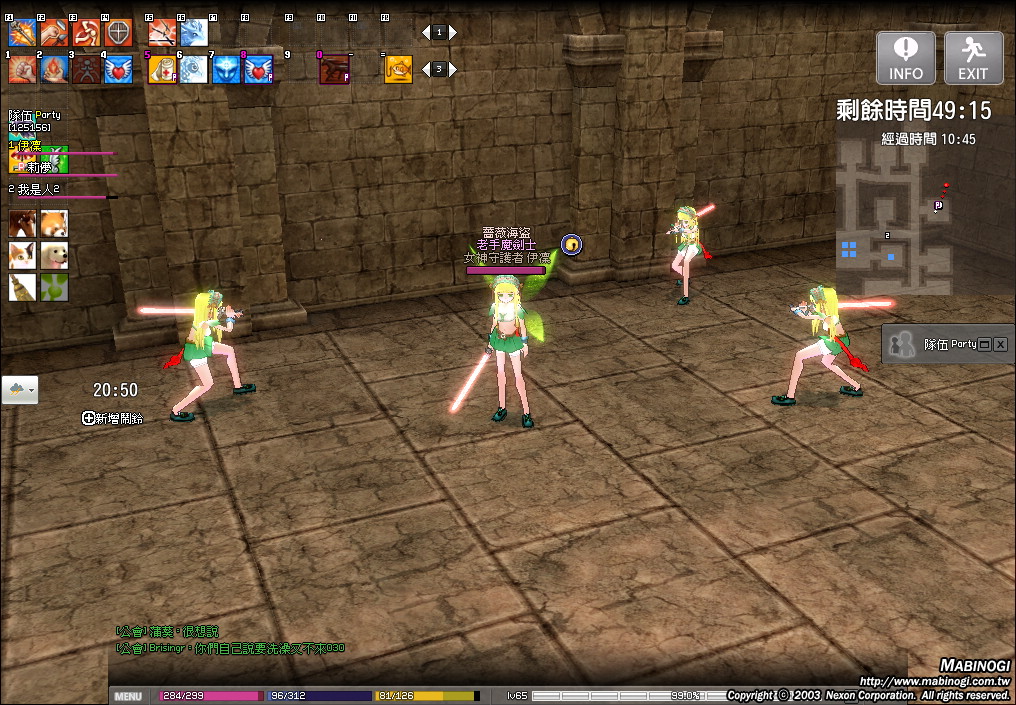
Task: Select the broom mount icon
Action: (x=22, y=288)
